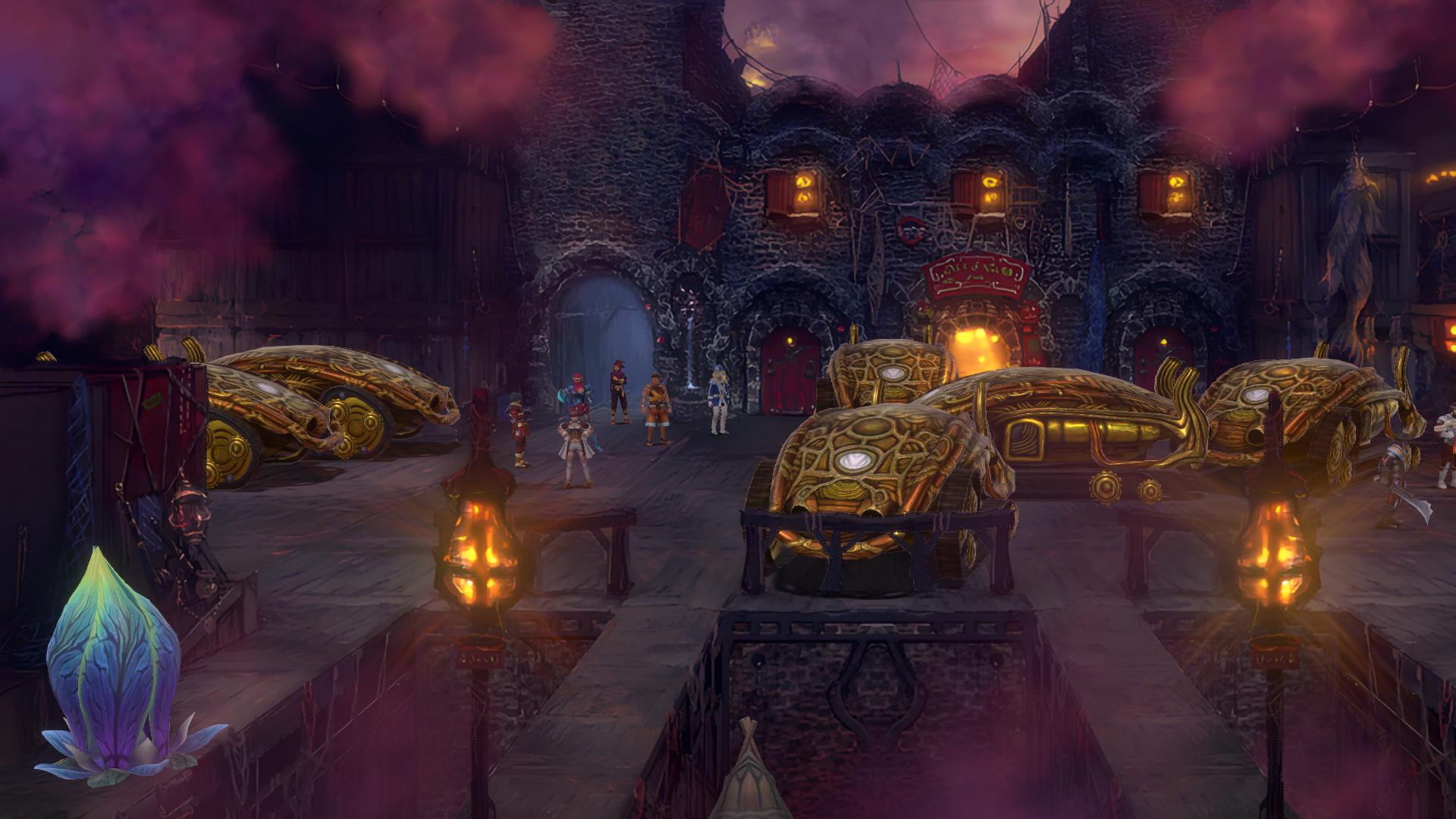Click the blue flower bud icon
Image resolution: width=1456 pixels, height=819 pixels.
click(114, 667)
